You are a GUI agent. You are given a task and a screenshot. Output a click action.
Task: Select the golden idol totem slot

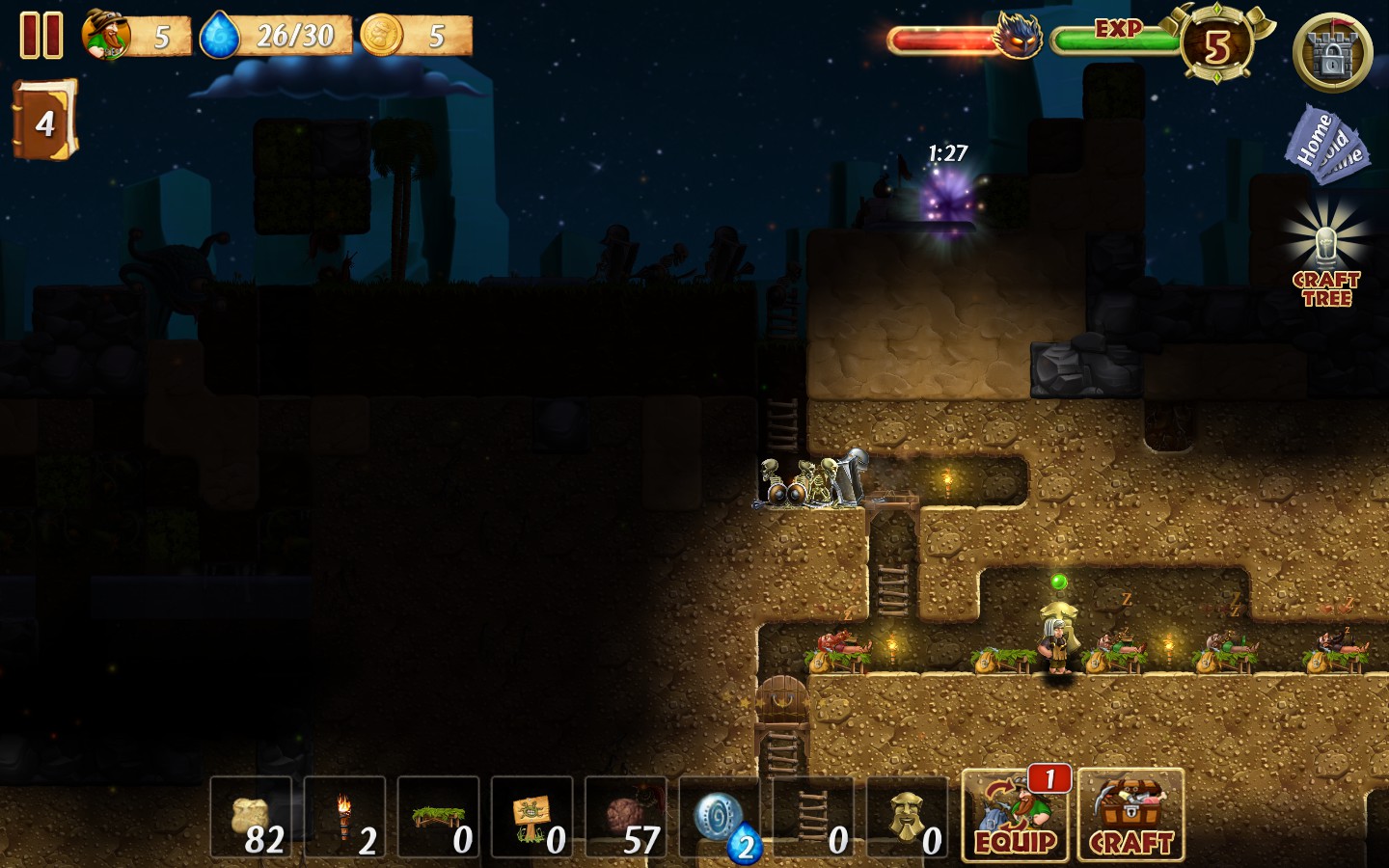point(907,817)
